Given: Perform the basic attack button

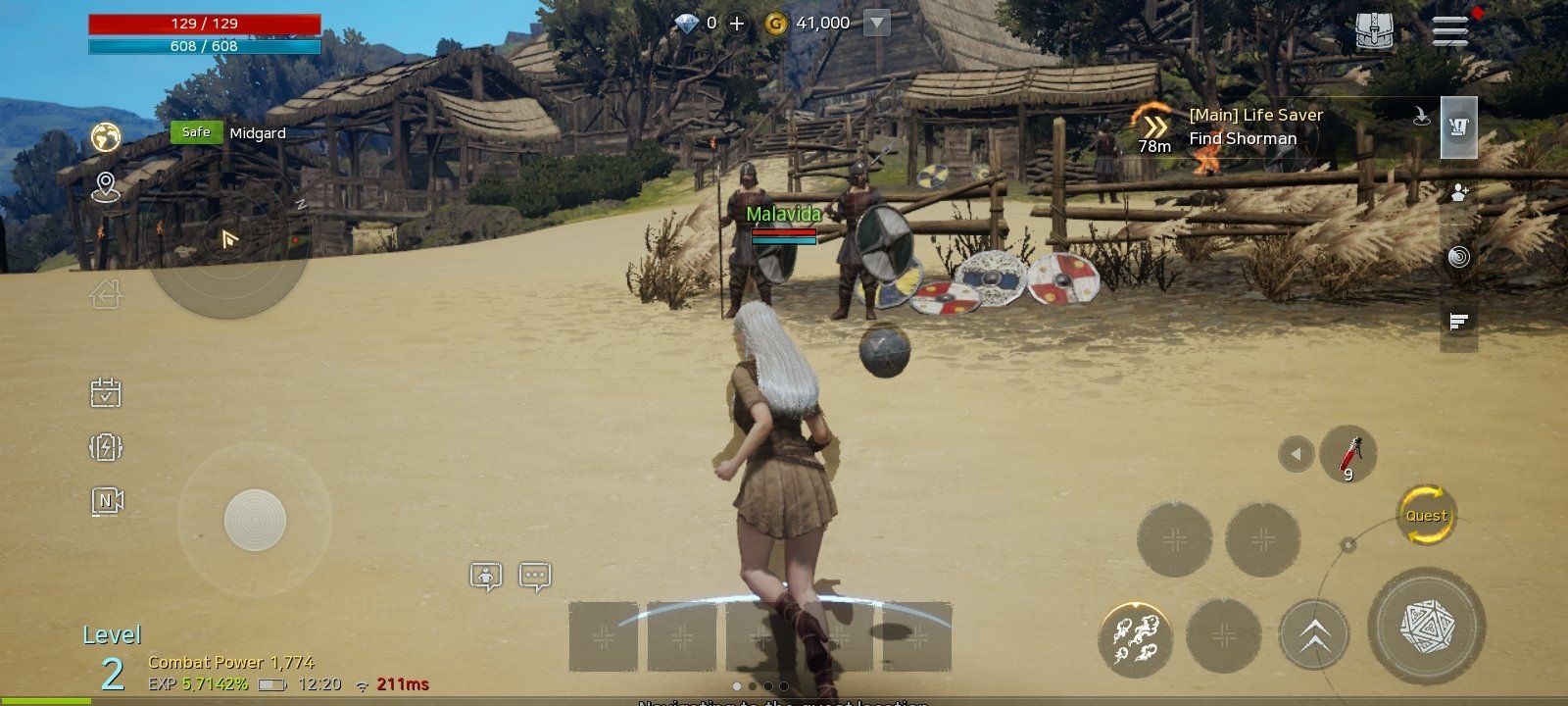Looking at the screenshot, I should [x=1426, y=626].
